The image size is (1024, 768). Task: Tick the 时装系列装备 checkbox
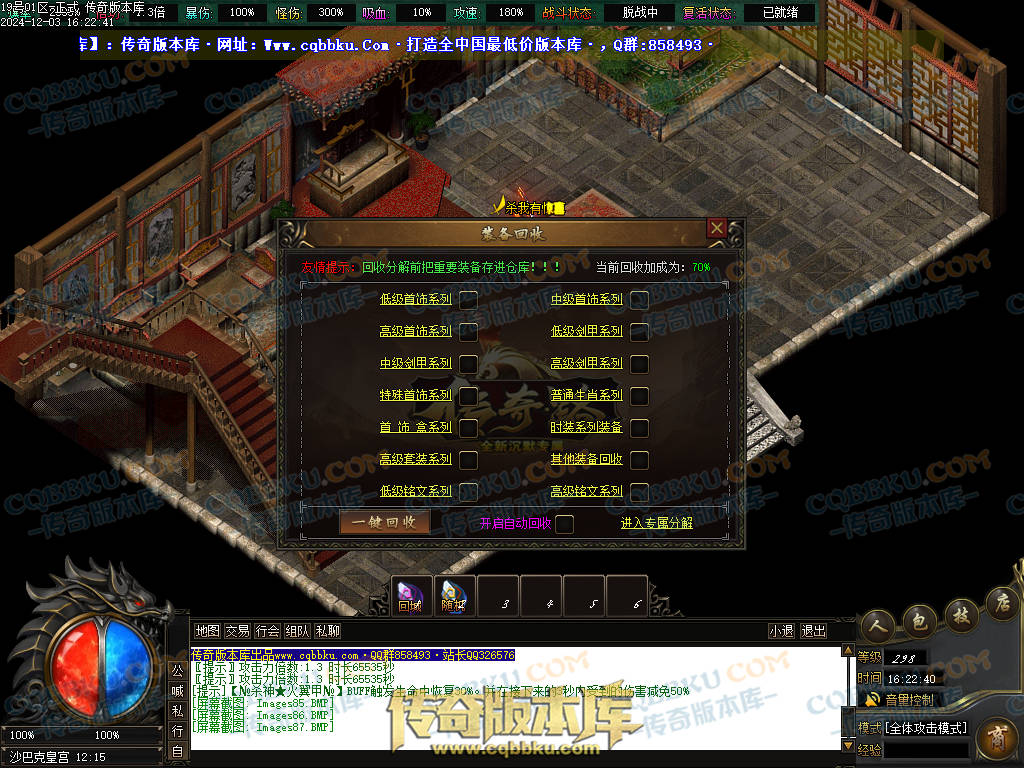coord(639,427)
